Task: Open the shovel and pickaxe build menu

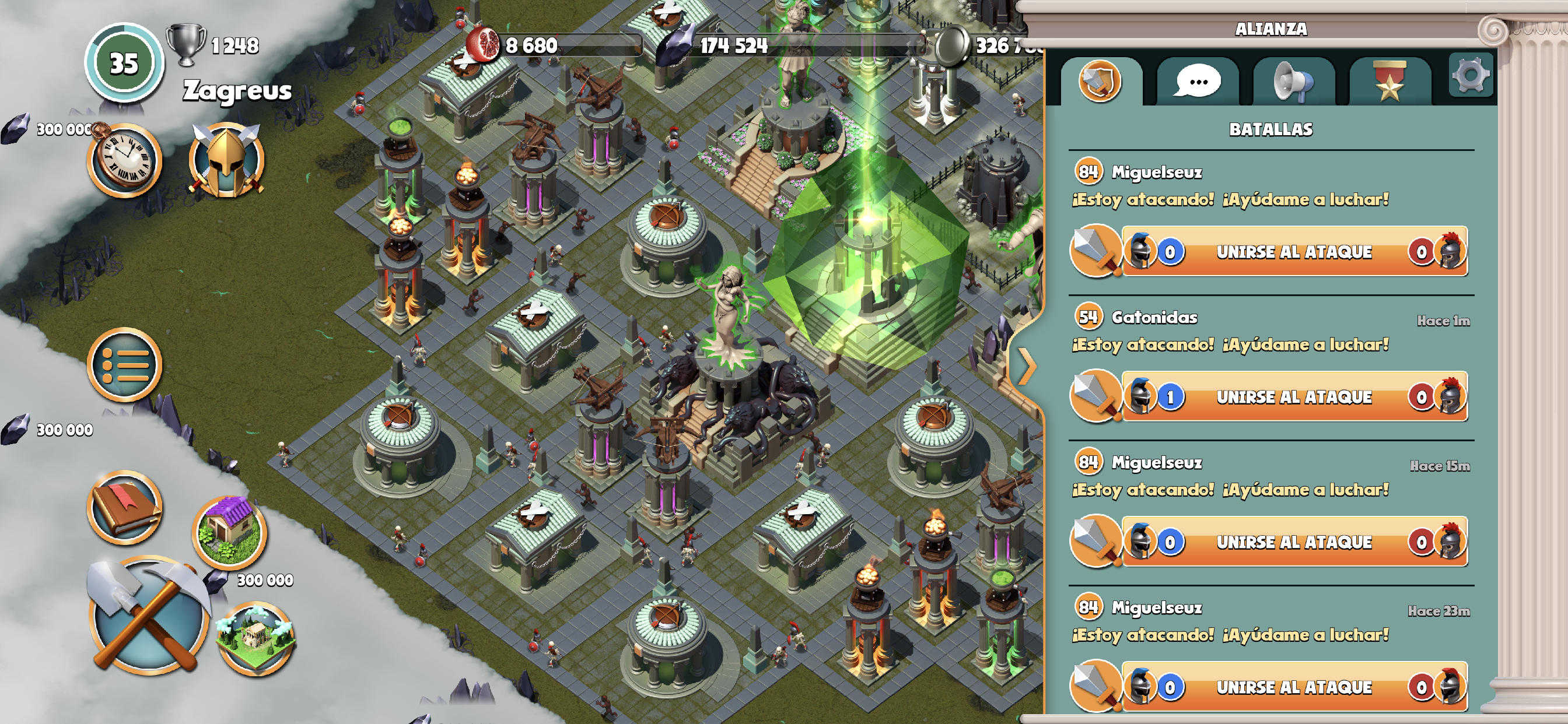Action: click(146, 616)
